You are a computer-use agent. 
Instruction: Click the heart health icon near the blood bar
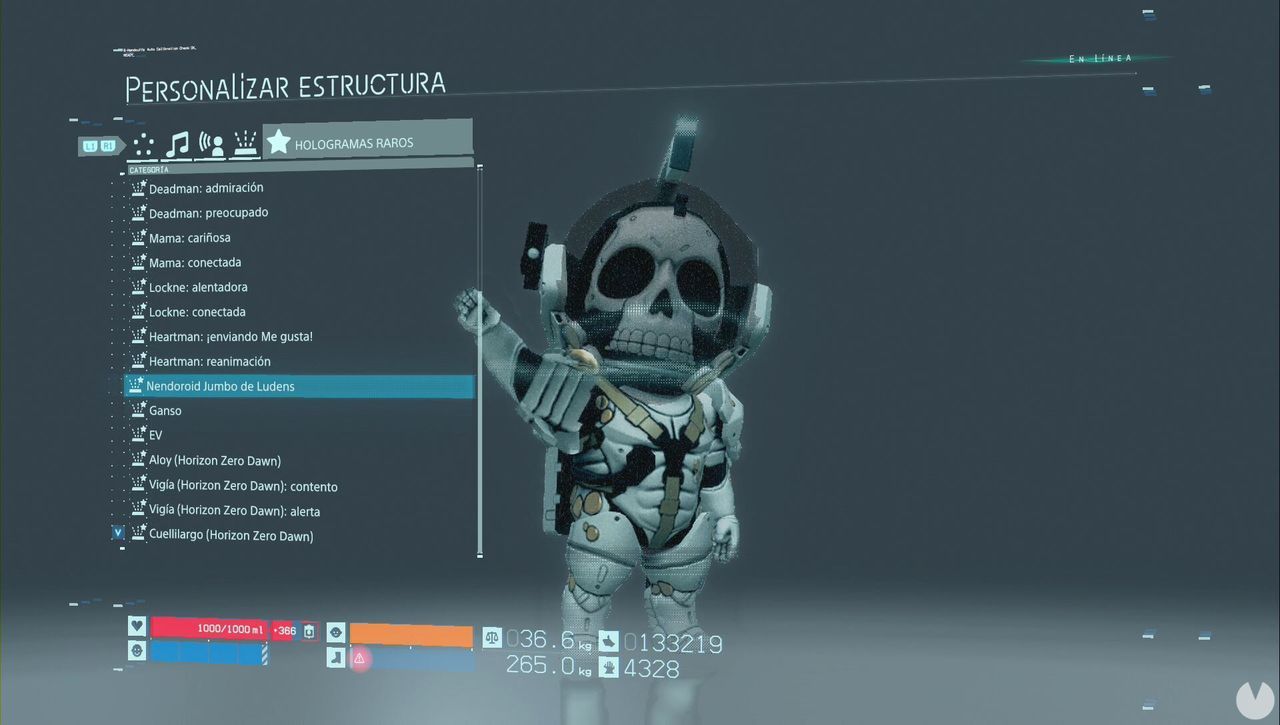tap(136, 626)
